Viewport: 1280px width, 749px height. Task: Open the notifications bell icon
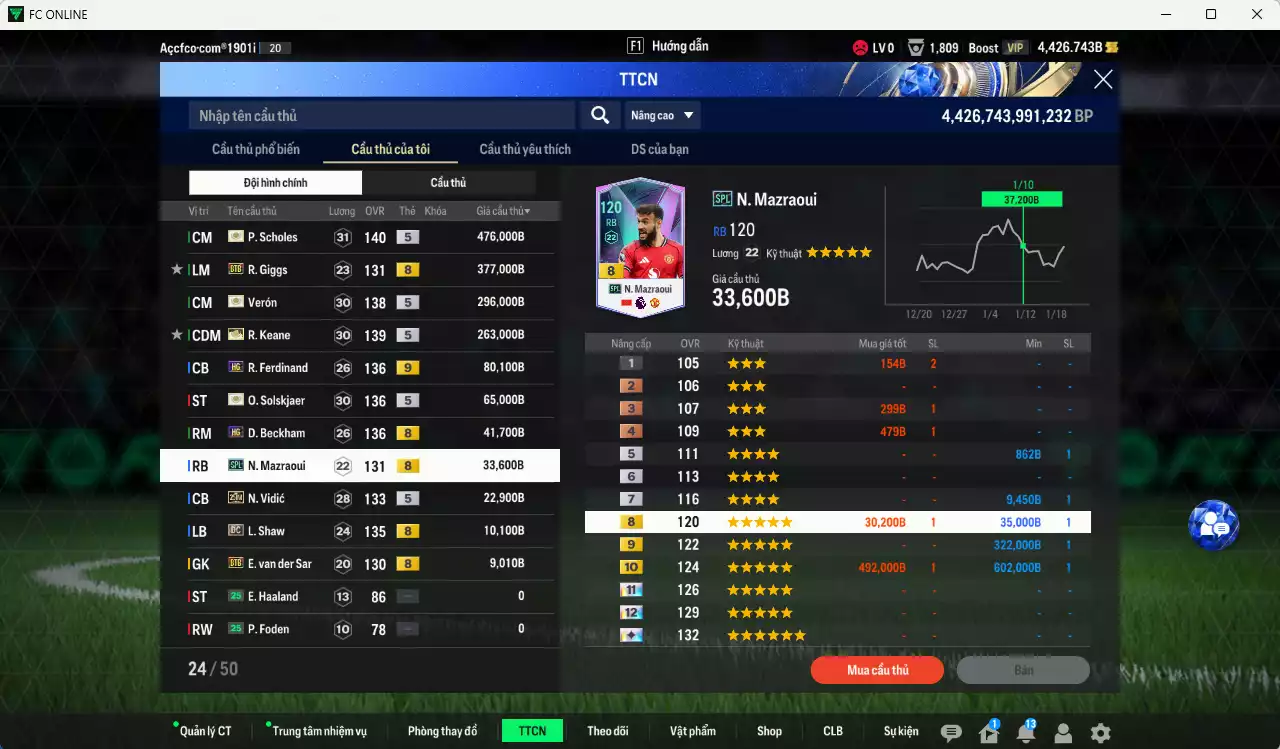click(x=1025, y=733)
